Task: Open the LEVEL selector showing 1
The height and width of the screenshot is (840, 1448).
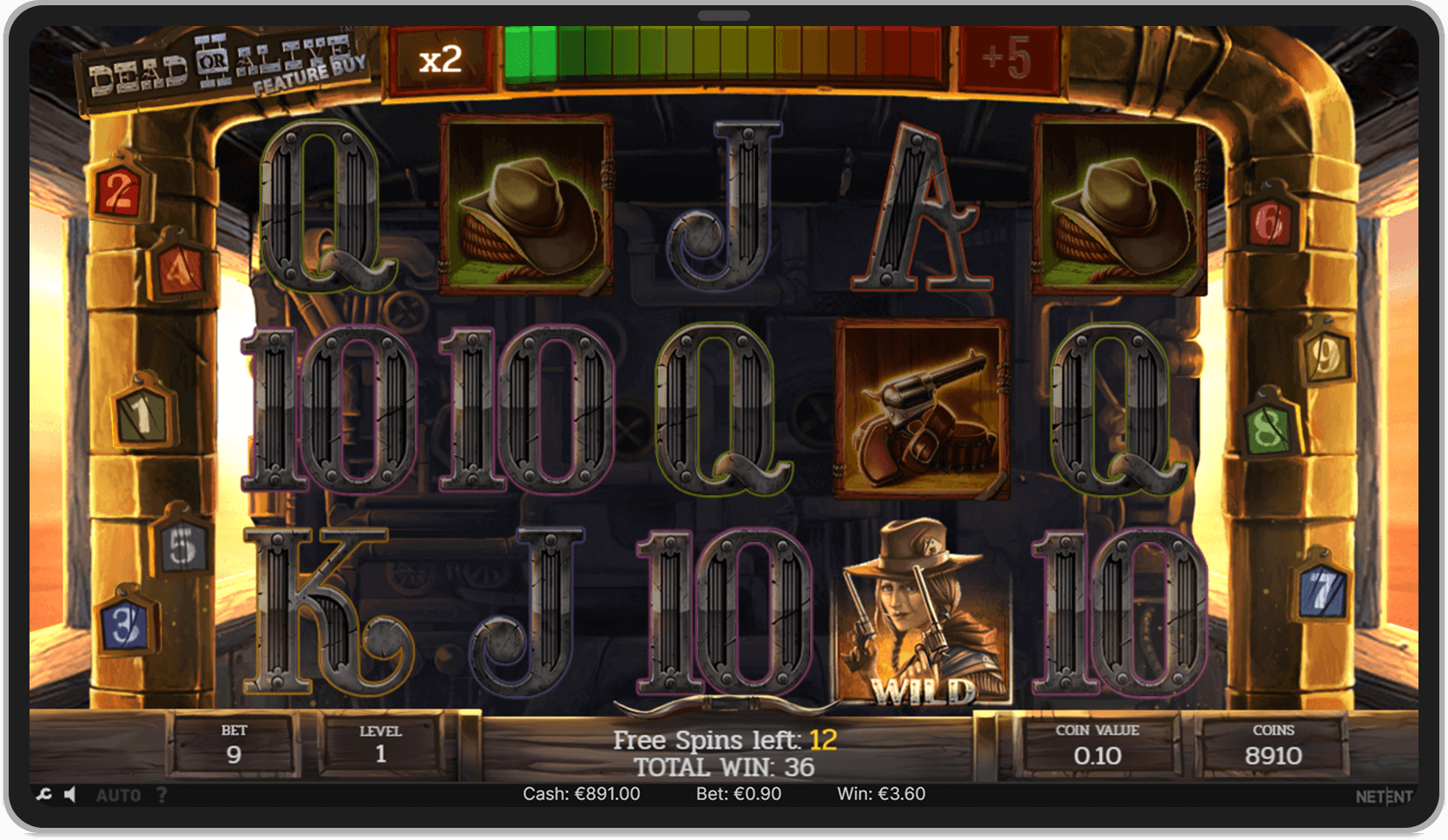Action: (x=379, y=744)
